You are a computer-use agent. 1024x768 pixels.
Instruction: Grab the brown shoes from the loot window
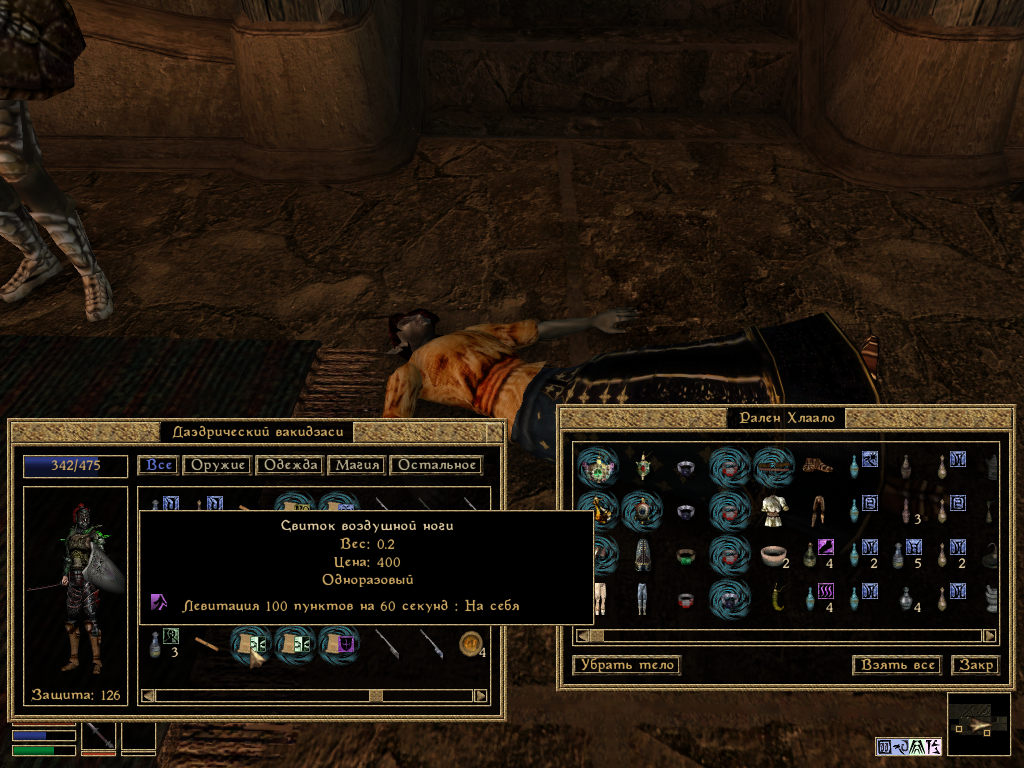[816, 465]
